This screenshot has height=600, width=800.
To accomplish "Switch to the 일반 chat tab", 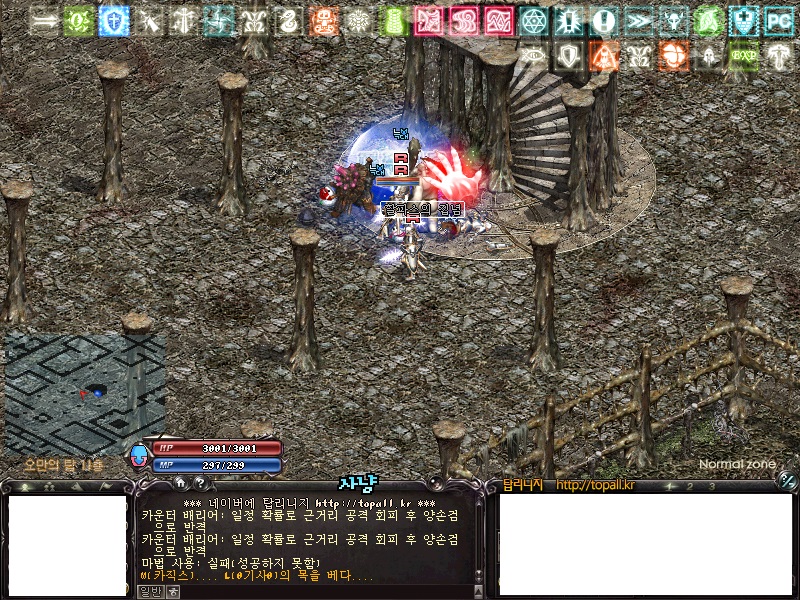I will click(150, 591).
